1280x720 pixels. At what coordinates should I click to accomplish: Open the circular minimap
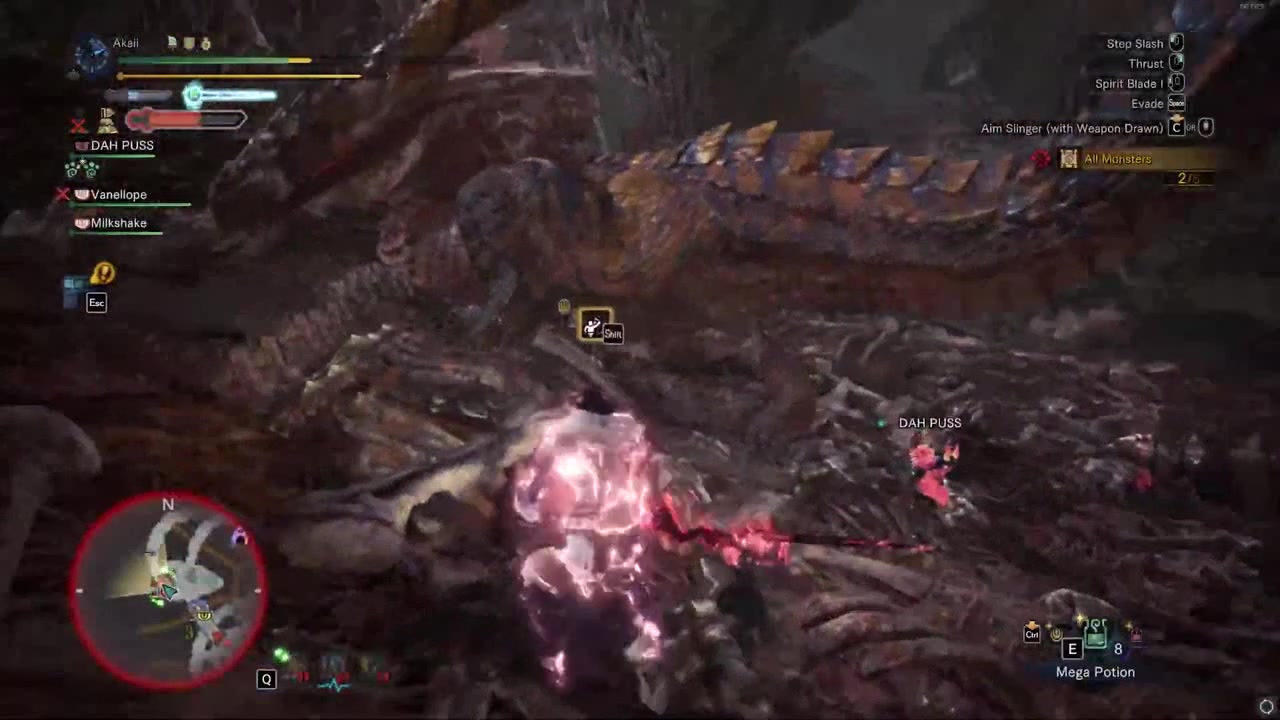pyautogui.click(x=168, y=590)
